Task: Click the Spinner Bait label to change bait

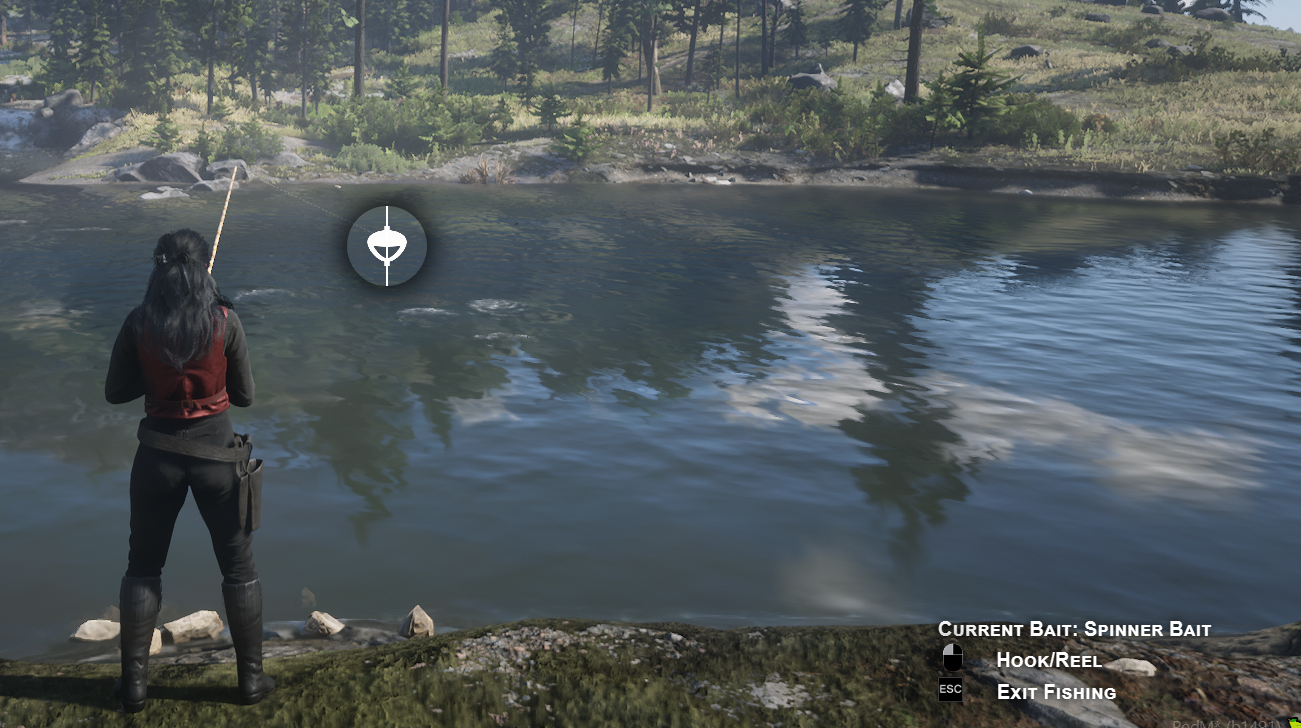Action: 1150,630
